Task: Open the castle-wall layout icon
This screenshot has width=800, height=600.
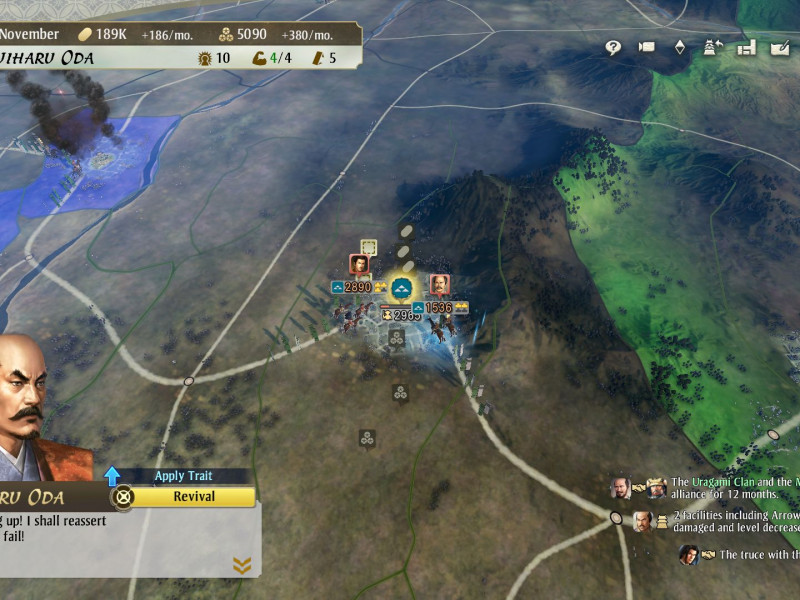Action: click(x=746, y=47)
